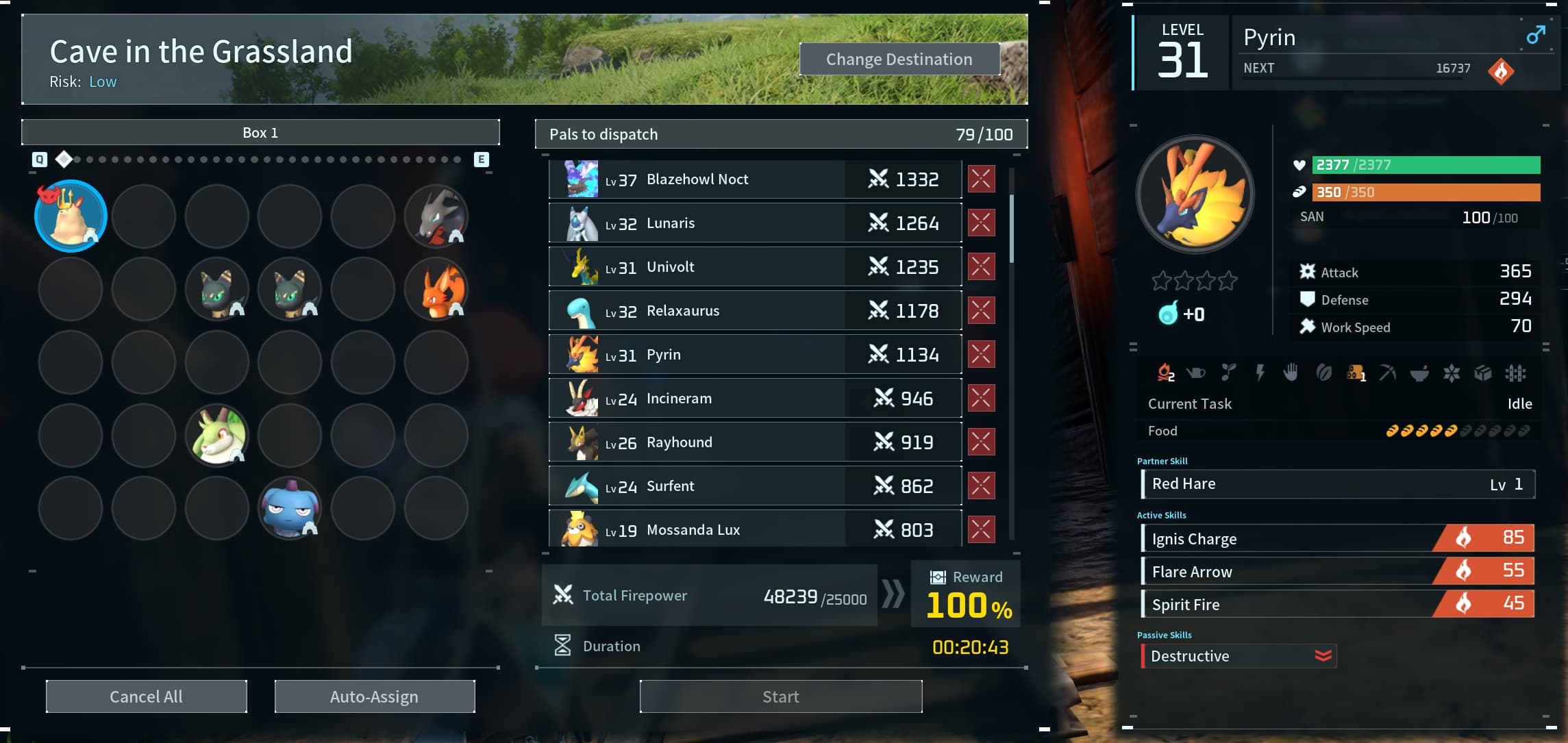Select the Kindling work suitability icon
Image resolution: width=1568 pixels, height=743 pixels.
[x=1165, y=373]
